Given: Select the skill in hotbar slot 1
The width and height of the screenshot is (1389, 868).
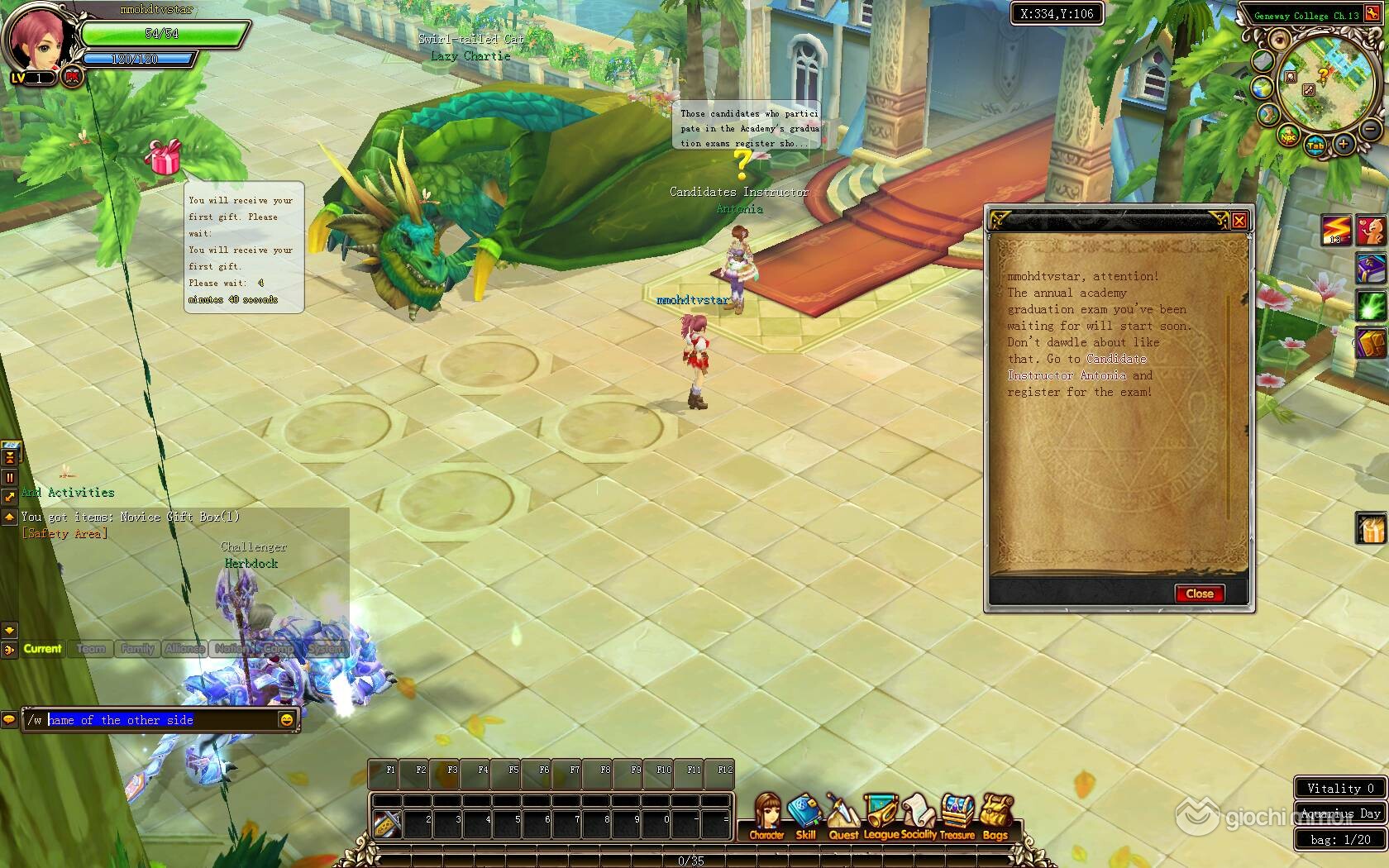Looking at the screenshot, I should [x=386, y=821].
